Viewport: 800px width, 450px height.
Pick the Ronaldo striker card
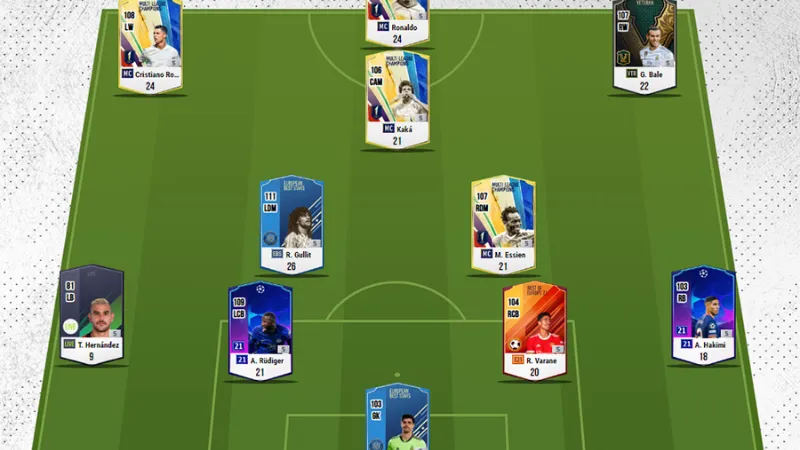coord(397,18)
